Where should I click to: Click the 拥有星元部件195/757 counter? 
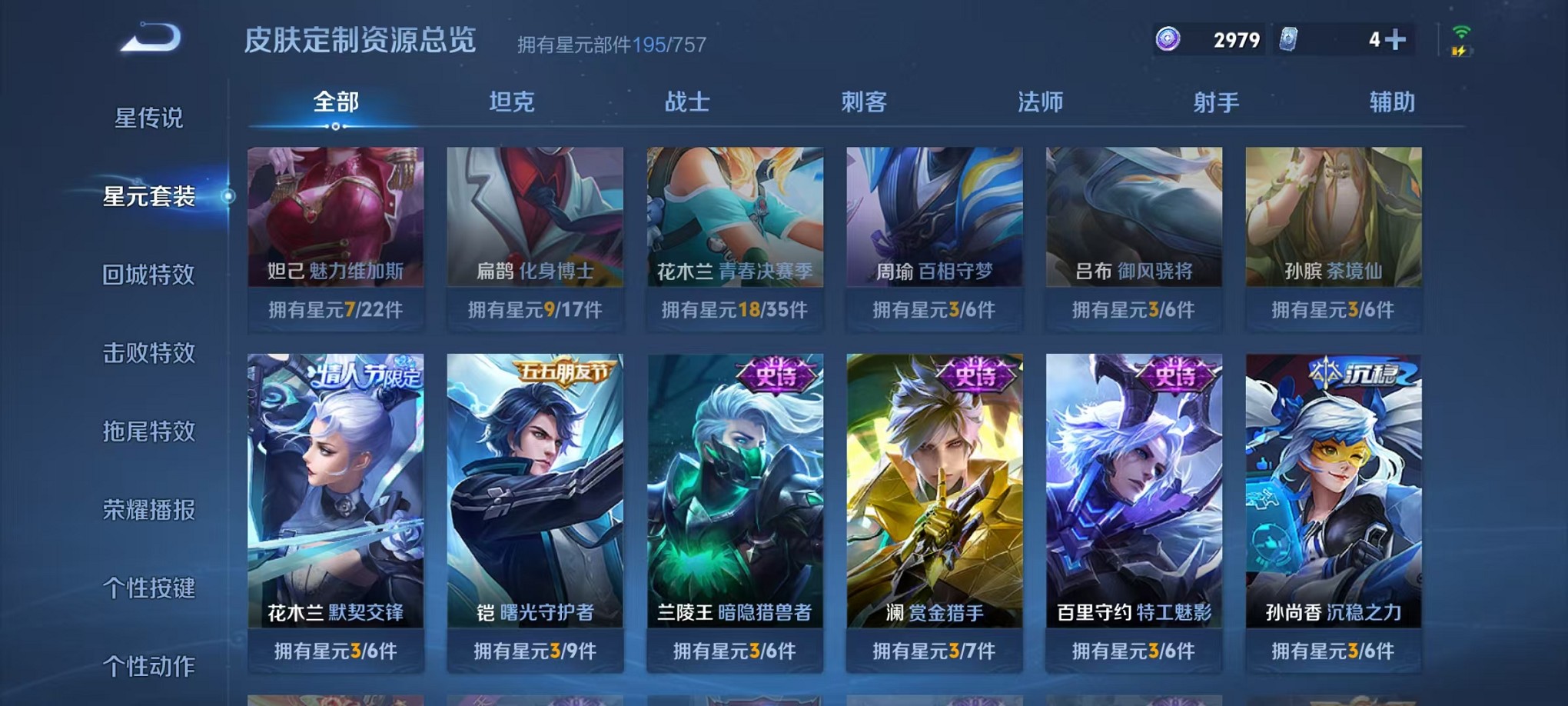613,45
